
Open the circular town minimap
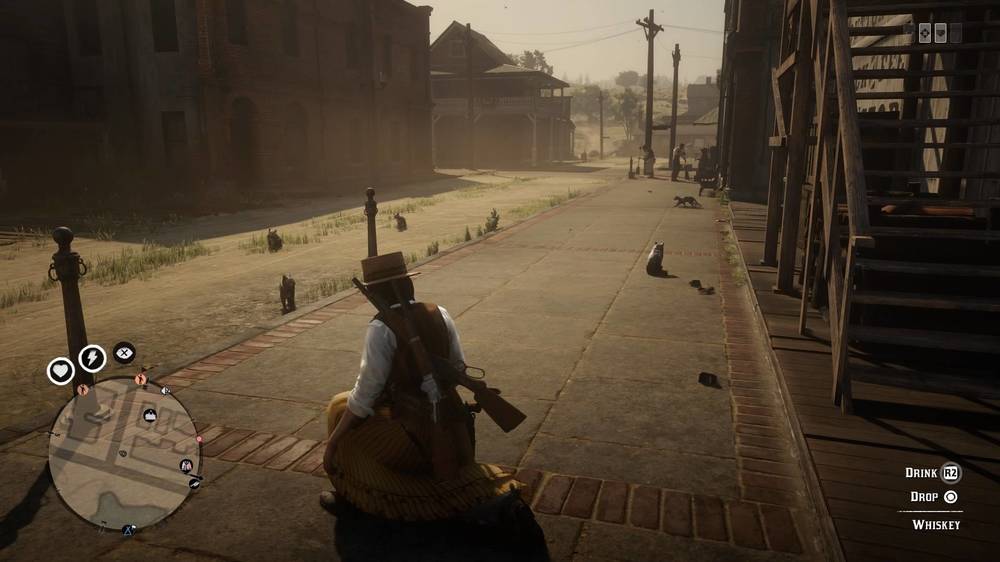point(124,454)
